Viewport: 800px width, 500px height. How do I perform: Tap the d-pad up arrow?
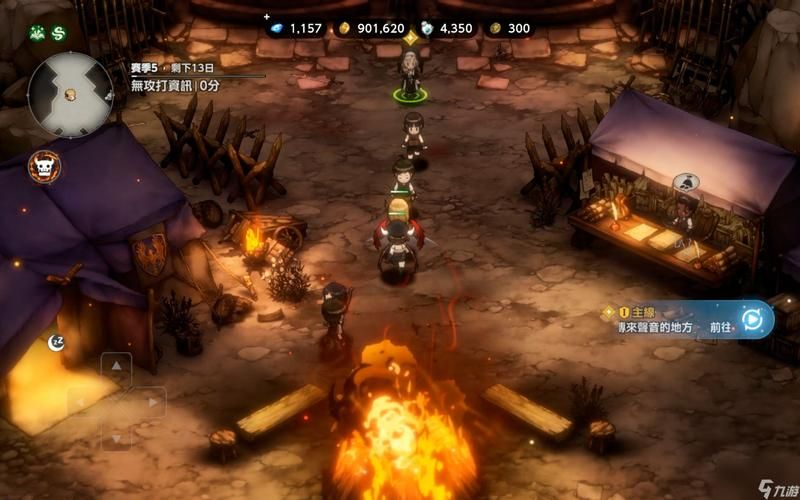click(116, 368)
